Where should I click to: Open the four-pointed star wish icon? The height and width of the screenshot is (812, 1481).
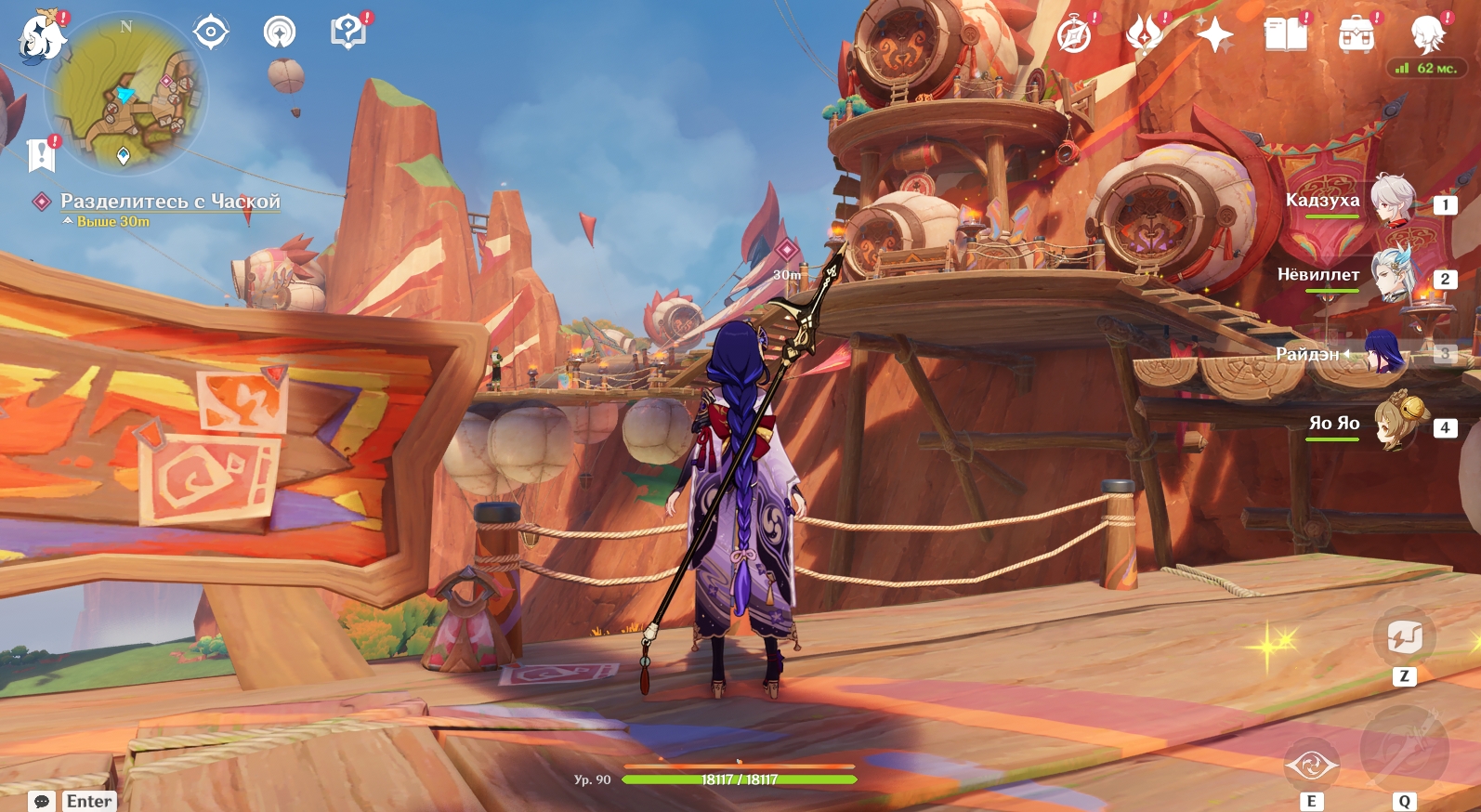[1214, 36]
